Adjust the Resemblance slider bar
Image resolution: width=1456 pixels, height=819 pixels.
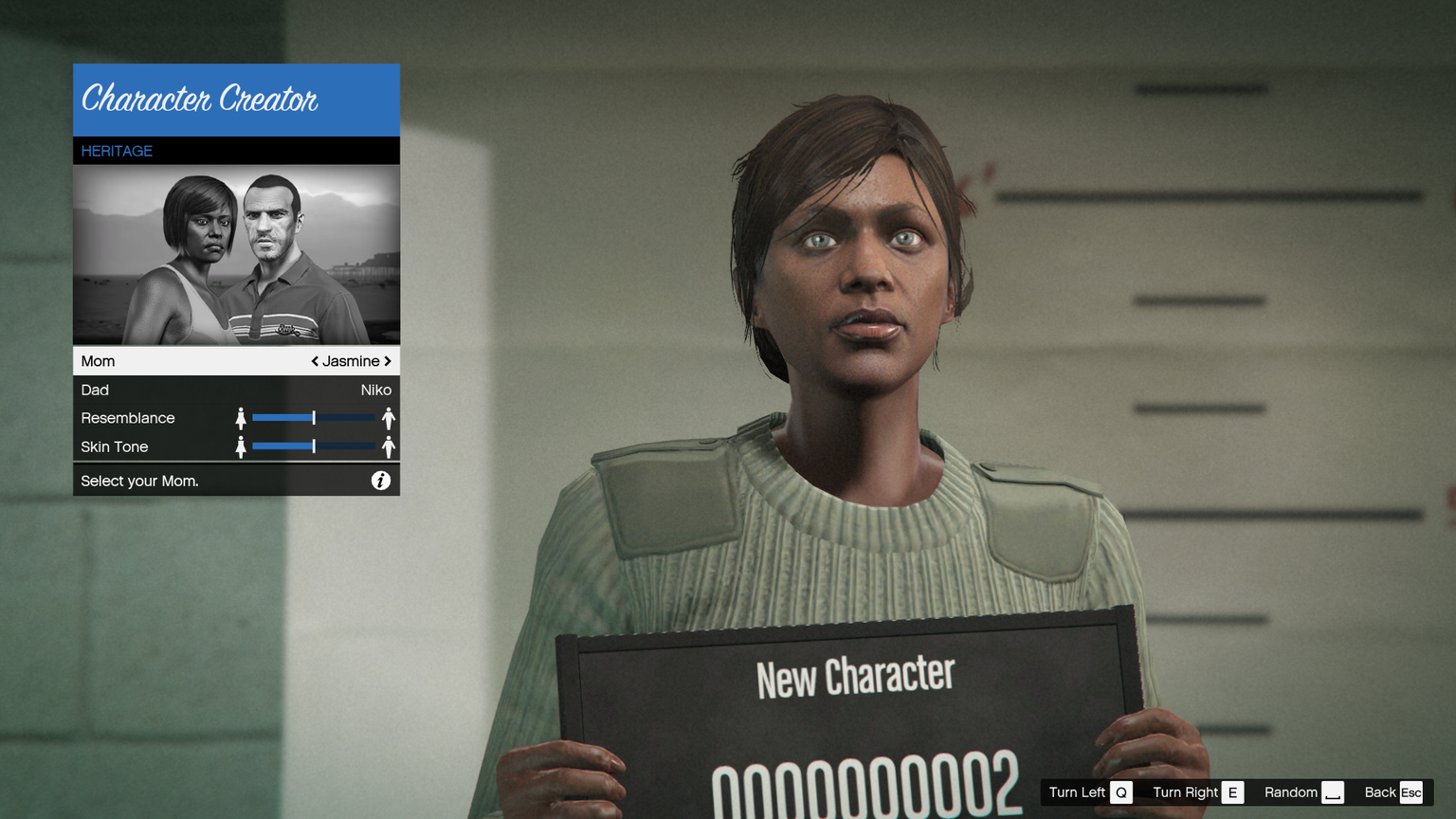tap(314, 418)
